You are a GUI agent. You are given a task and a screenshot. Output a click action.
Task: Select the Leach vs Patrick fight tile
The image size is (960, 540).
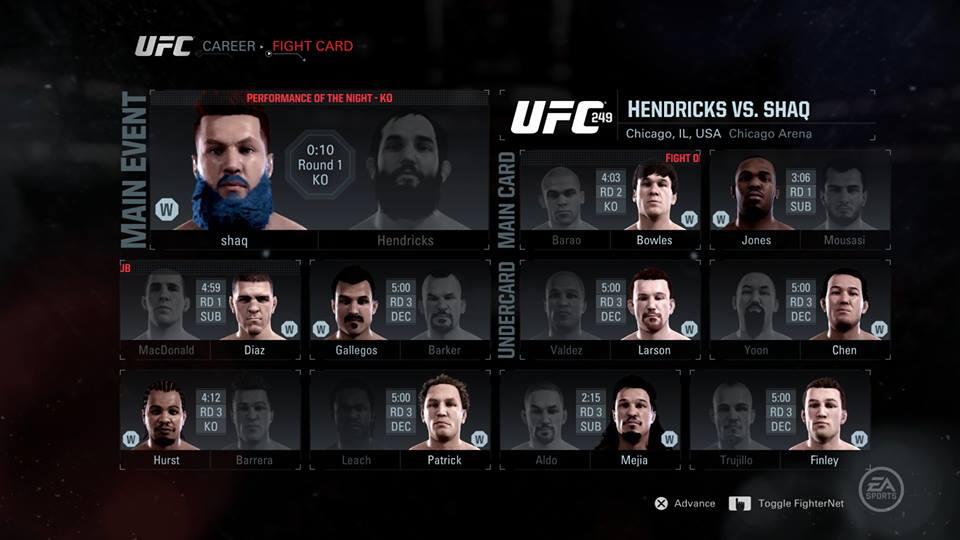(400, 420)
